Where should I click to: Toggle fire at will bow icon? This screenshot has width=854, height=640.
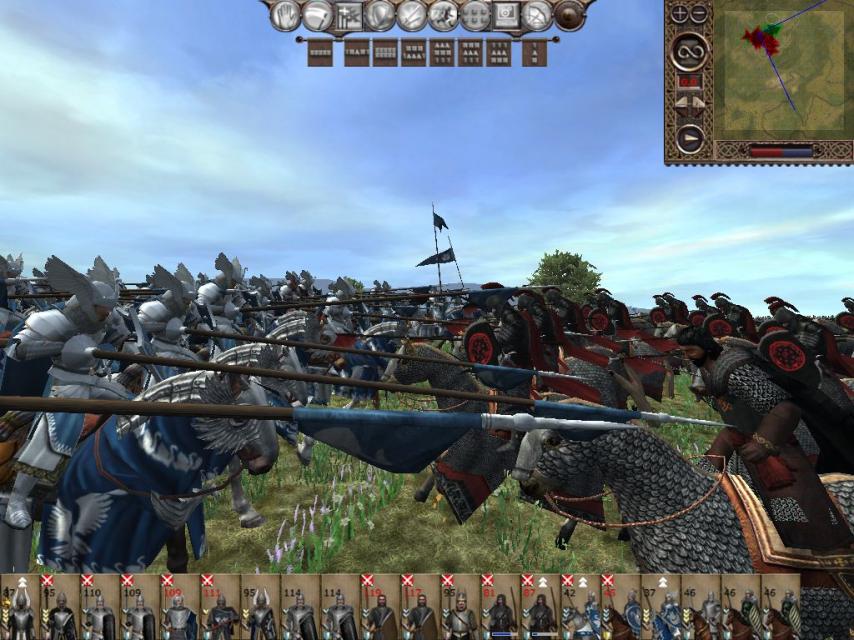pyautogui.click(x=538, y=14)
